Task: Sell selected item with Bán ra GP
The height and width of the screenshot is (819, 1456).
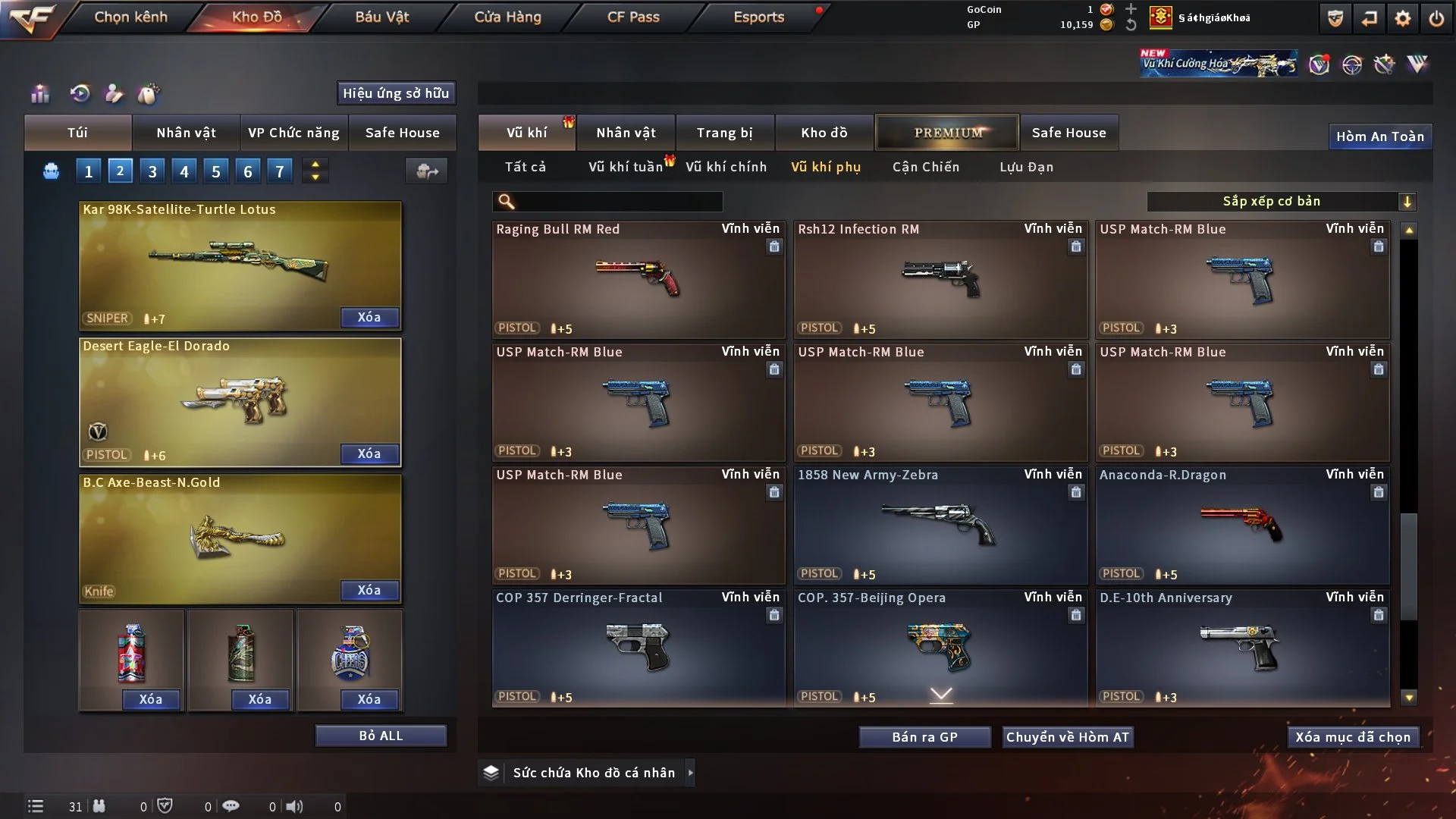Action: click(x=924, y=737)
